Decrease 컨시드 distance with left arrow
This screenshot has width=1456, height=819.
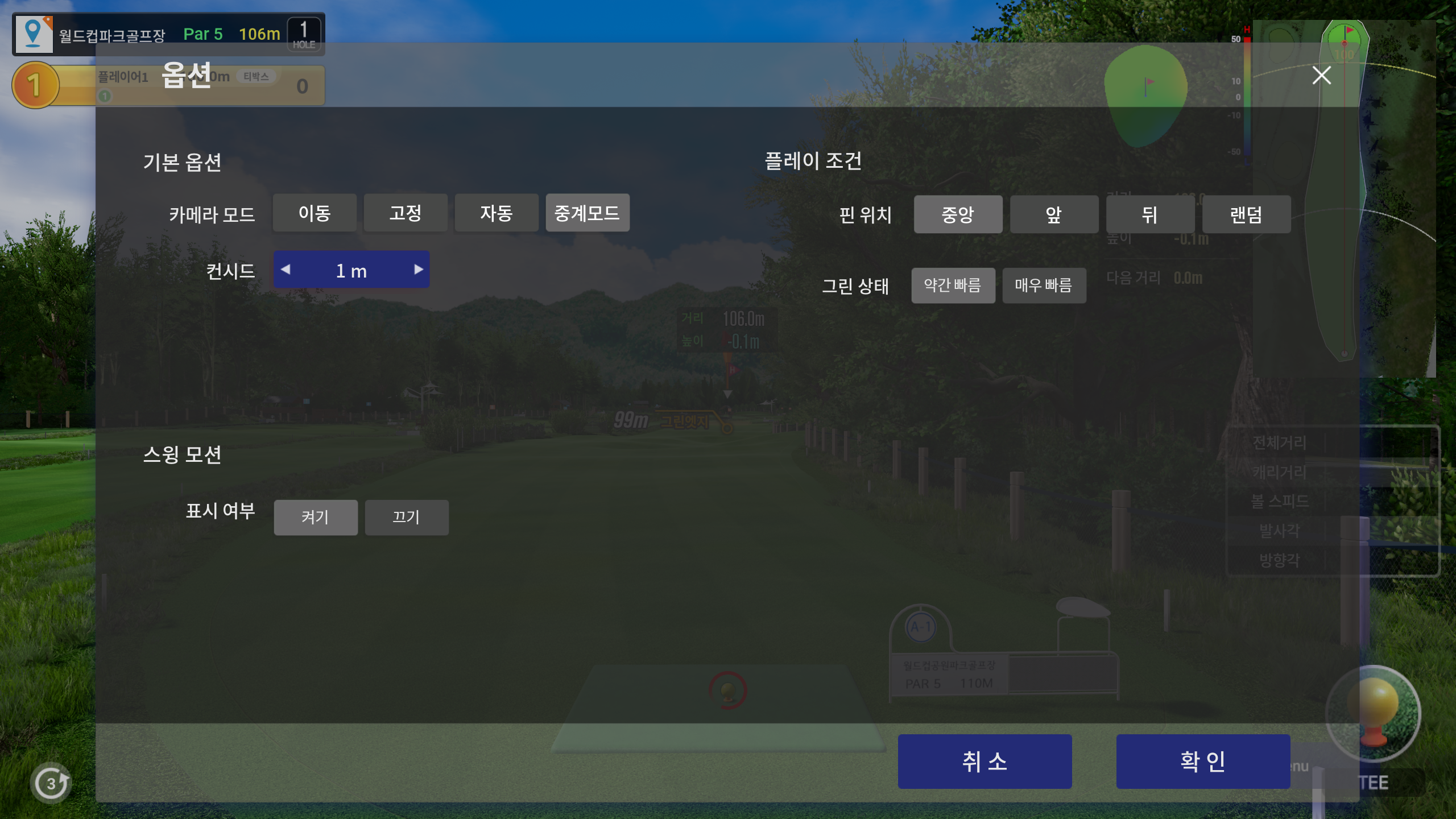point(286,270)
